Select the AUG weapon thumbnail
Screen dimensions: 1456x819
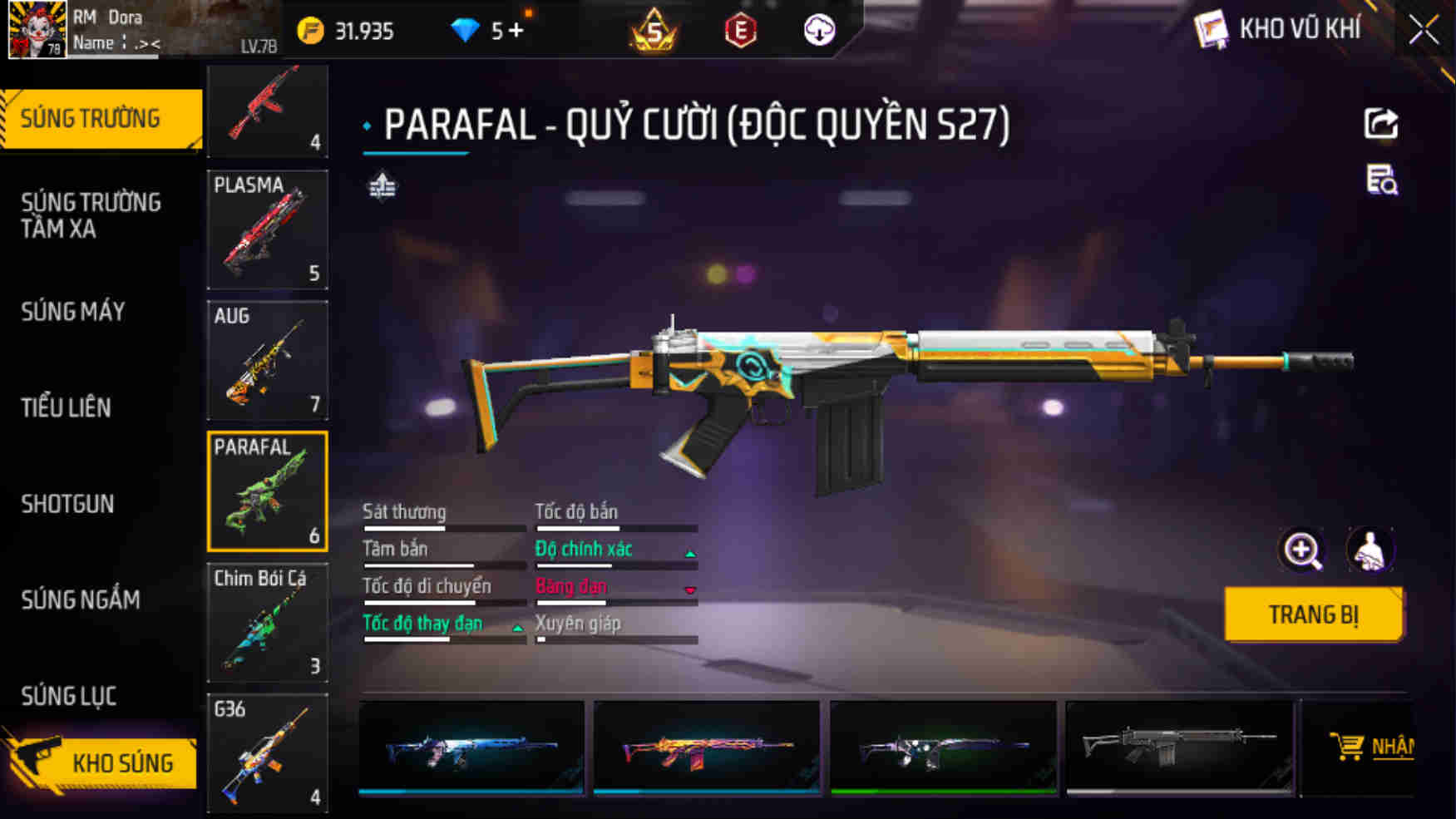pos(267,362)
